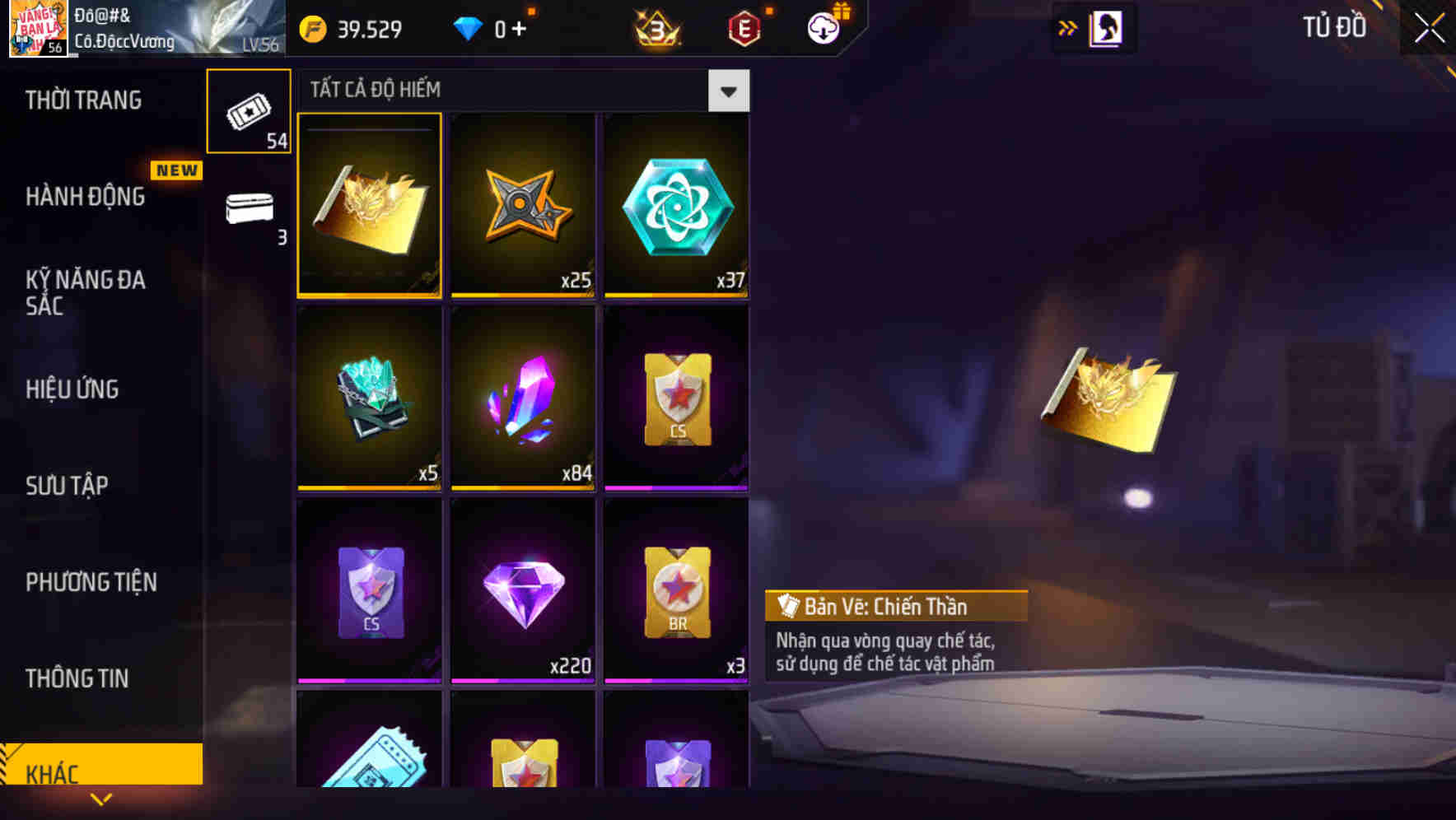Select the teal atom token with x37
Viewport: 1456px width, 820px height.
[x=676, y=205]
